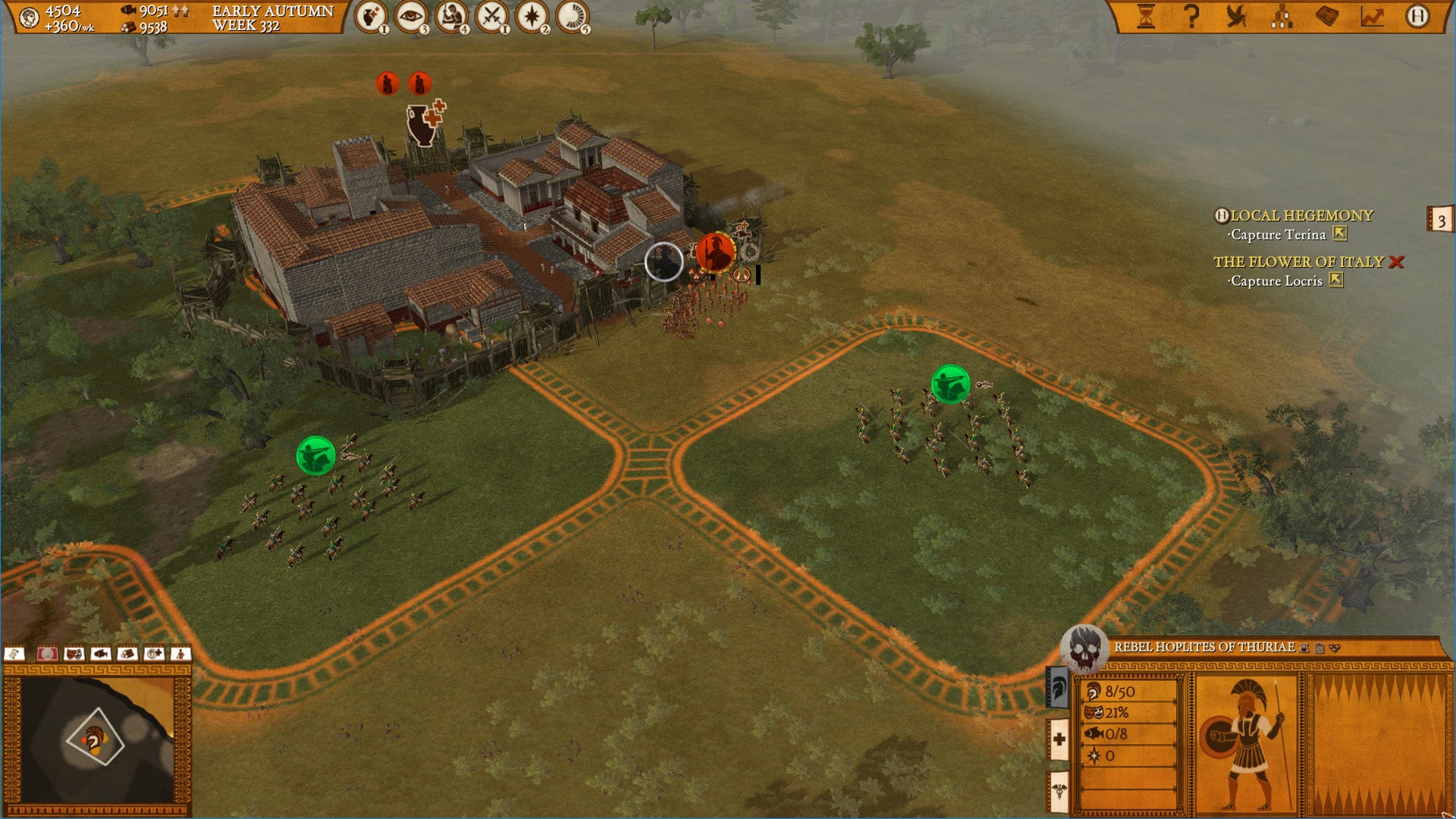Jump to Terina from Local Hegemony objective
Image resolution: width=1456 pixels, height=819 pixels.
pos(1340,234)
